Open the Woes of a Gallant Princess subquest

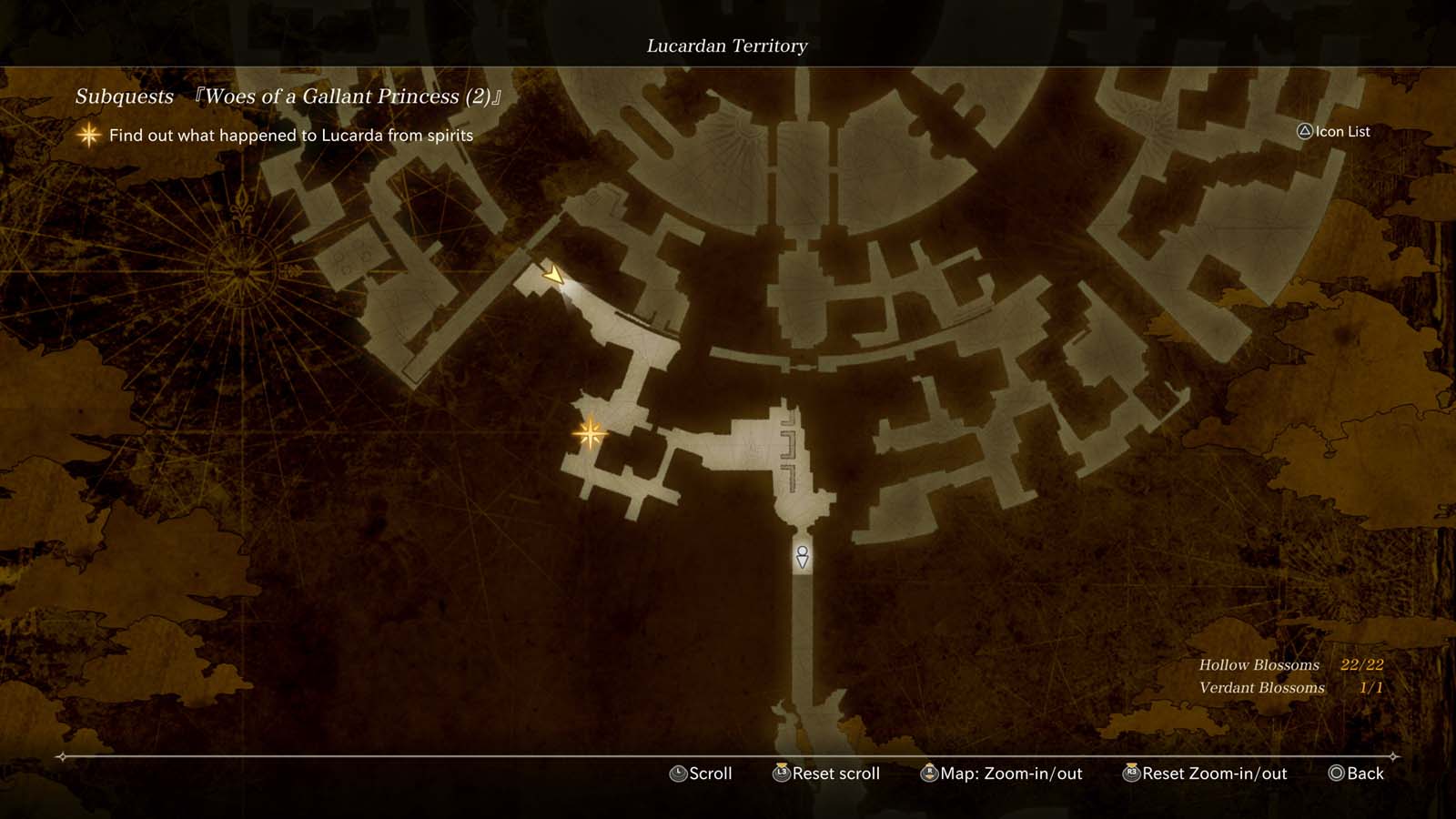click(346, 96)
